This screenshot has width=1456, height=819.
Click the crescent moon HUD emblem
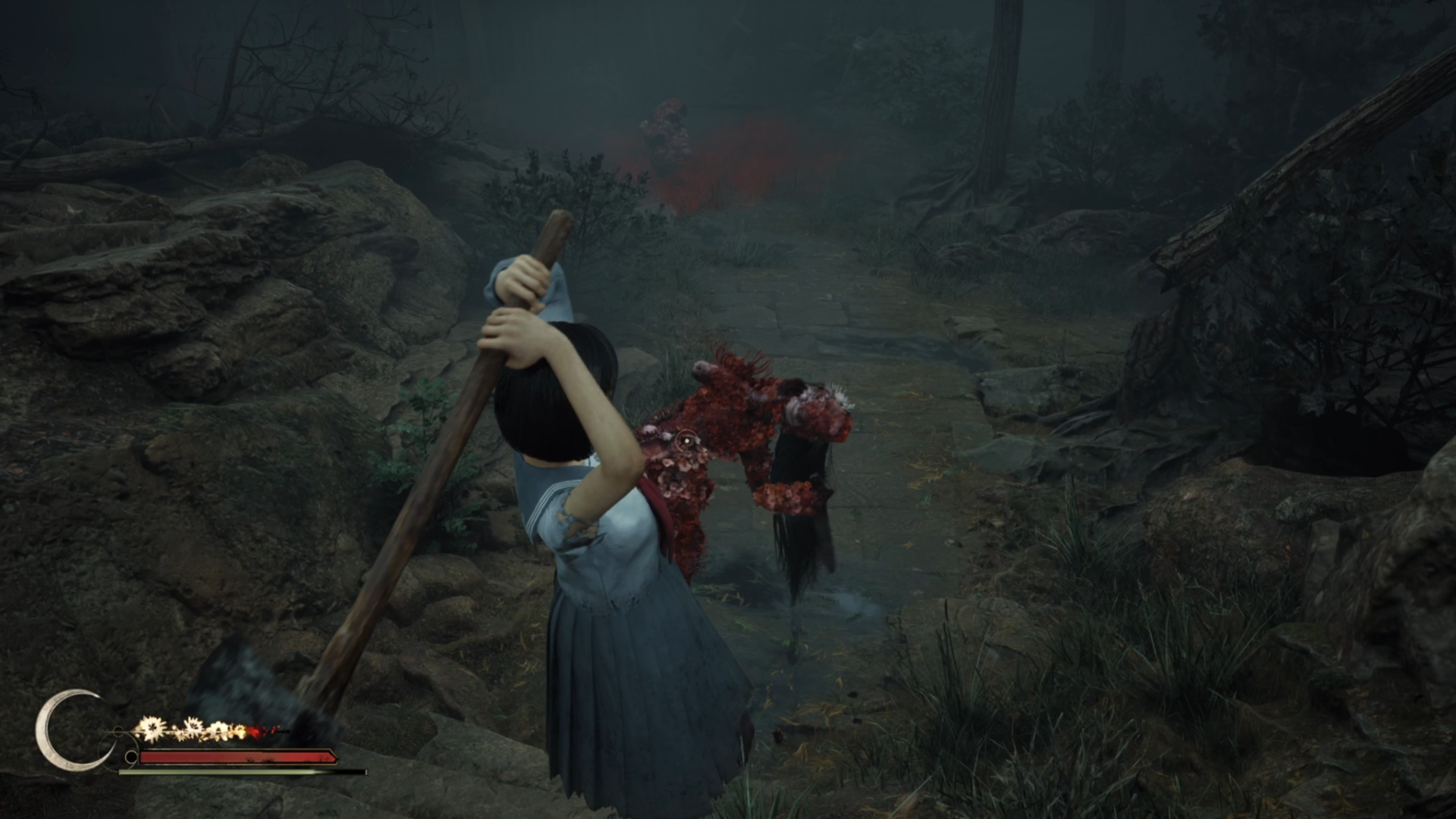(67, 730)
